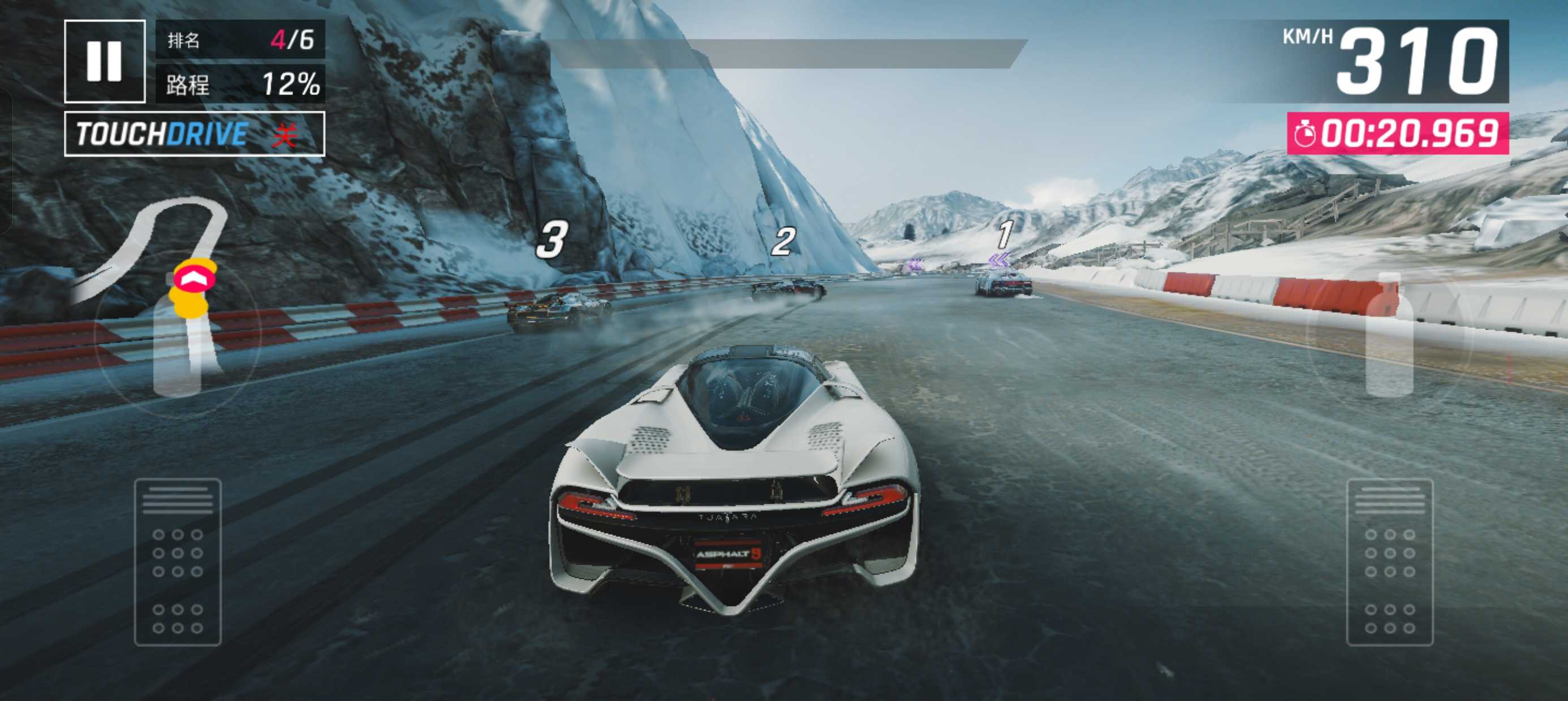Pause the race
The image size is (1568, 701).
point(104,61)
